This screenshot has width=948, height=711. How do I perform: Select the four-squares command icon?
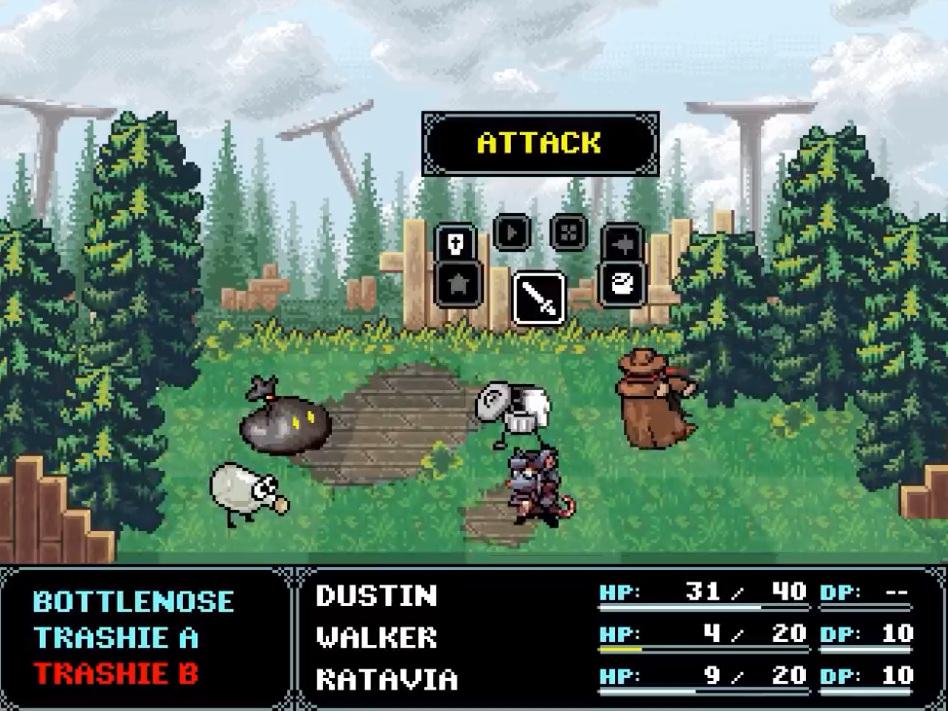point(568,233)
